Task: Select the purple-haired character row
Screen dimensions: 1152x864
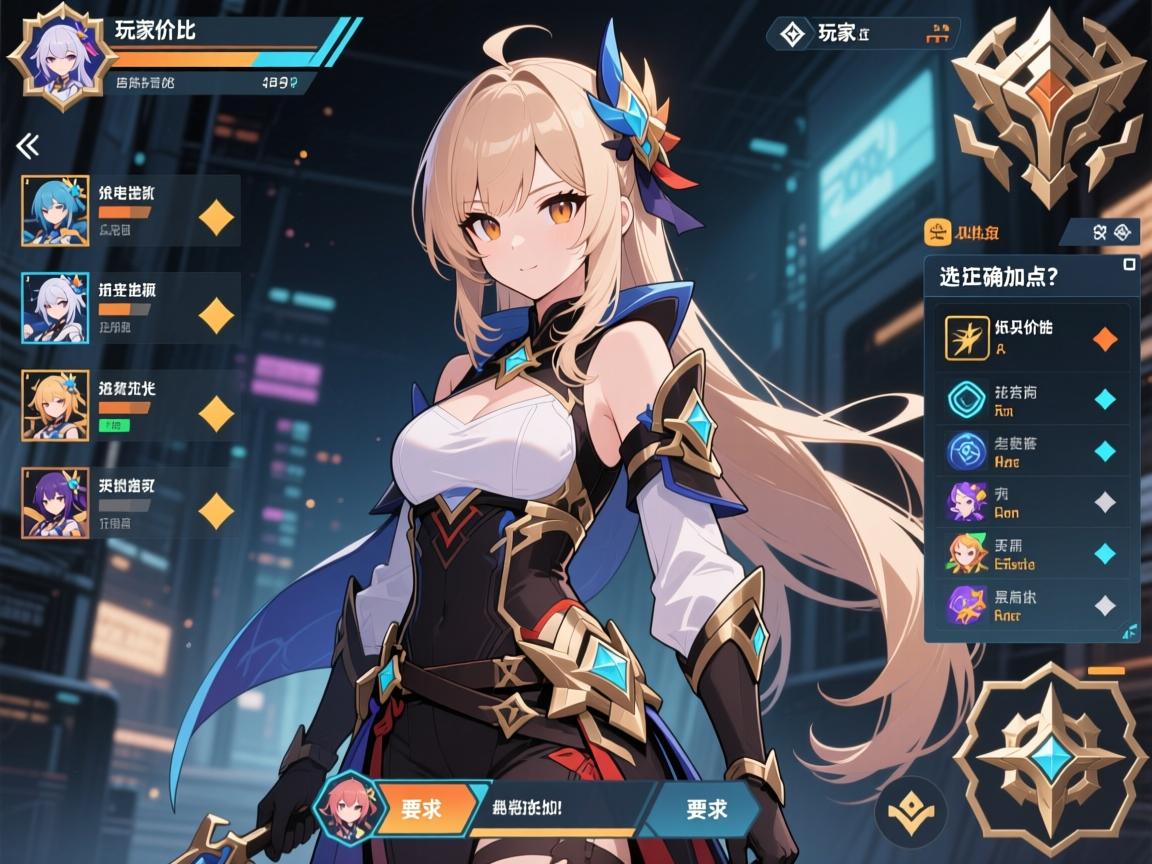Action: click(x=130, y=503)
